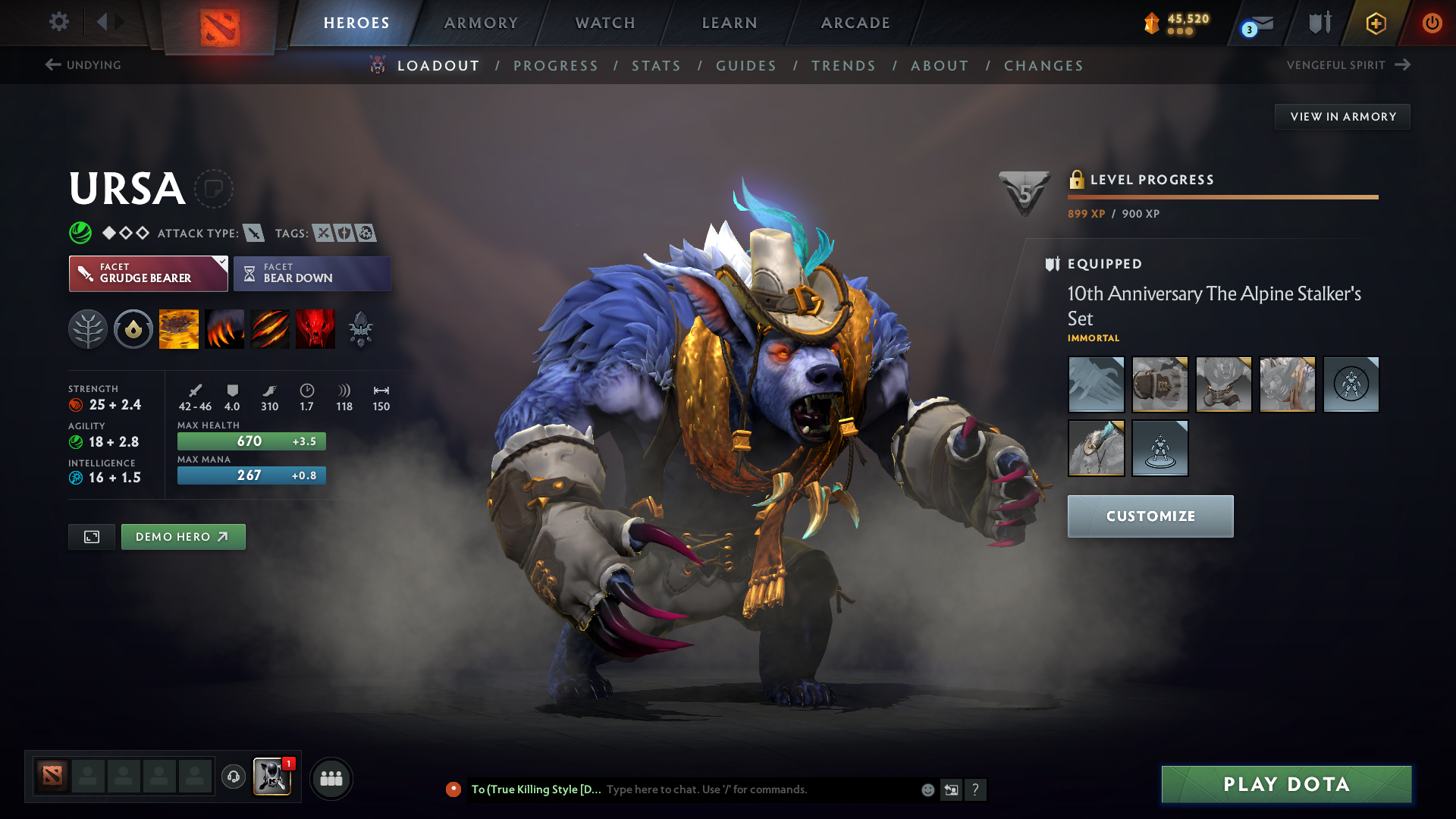
Task: Switch to the STATS tab
Action: tap(656, 66)
